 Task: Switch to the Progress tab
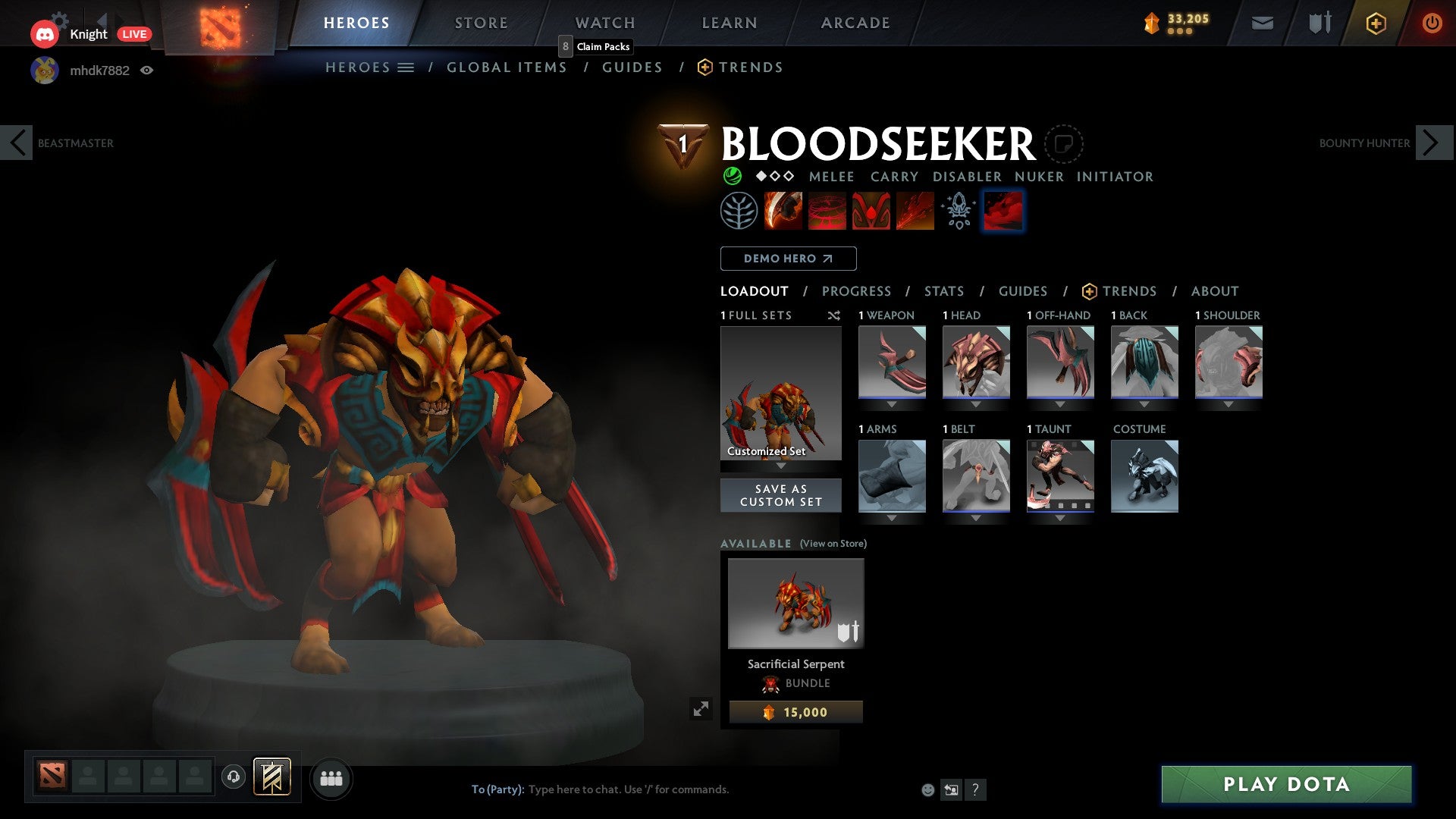coord(857,291)
